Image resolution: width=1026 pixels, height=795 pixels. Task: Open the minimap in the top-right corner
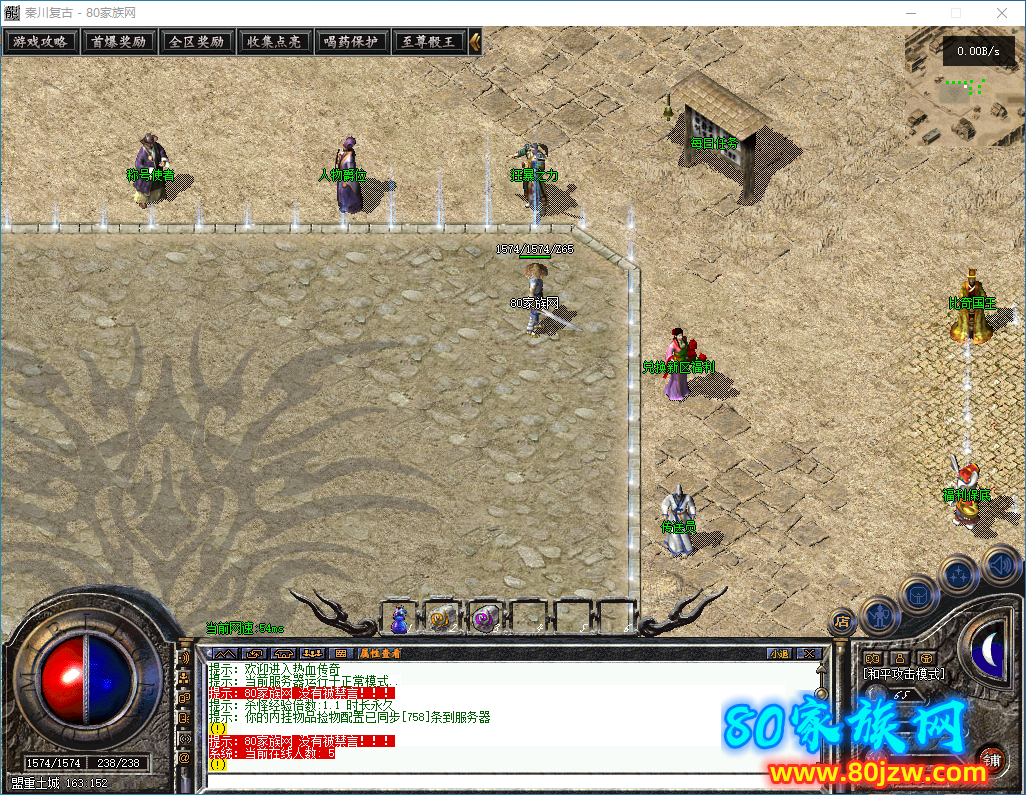(x=964, y=90)
